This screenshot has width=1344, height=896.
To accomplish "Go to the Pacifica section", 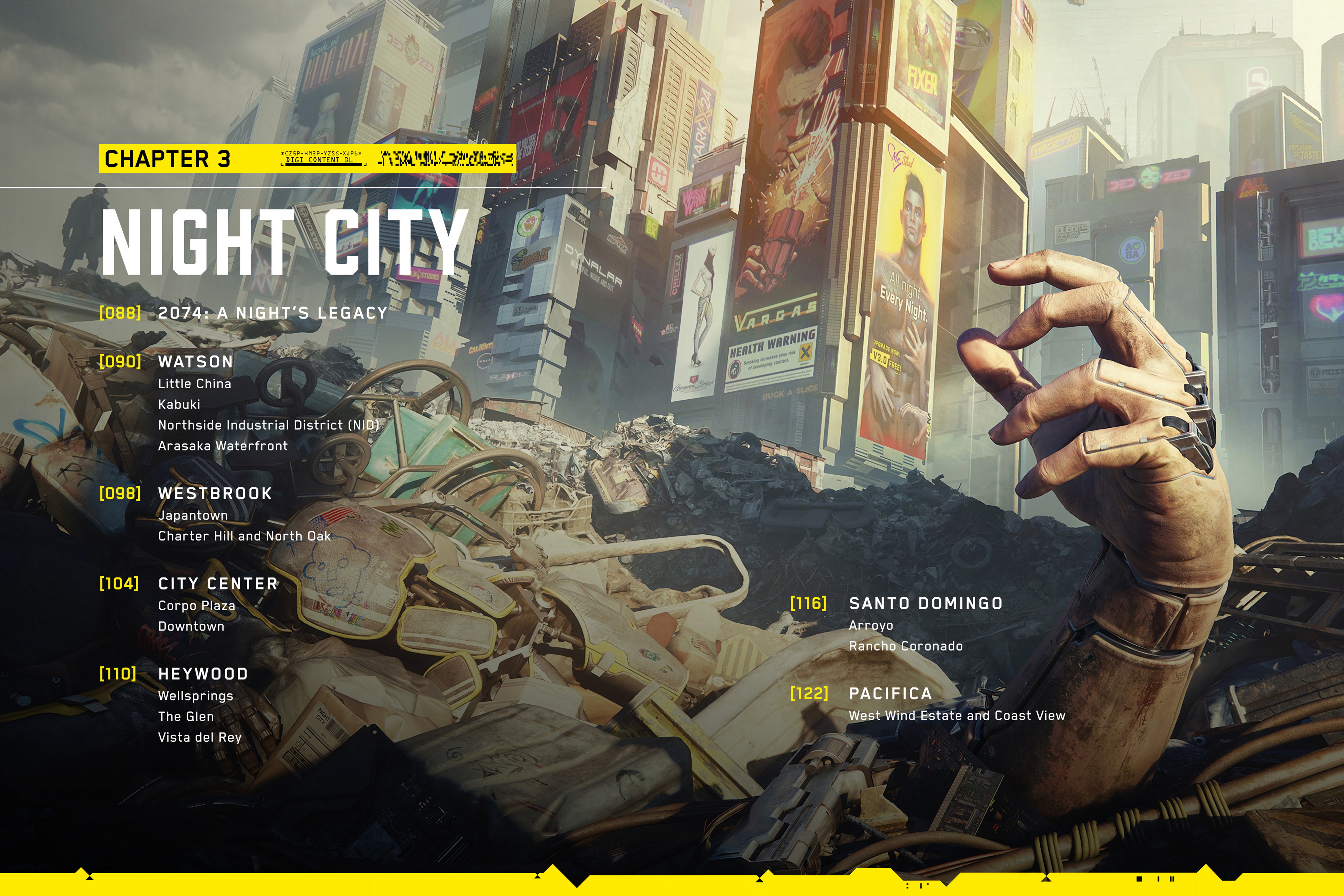I will pos(890,694).
